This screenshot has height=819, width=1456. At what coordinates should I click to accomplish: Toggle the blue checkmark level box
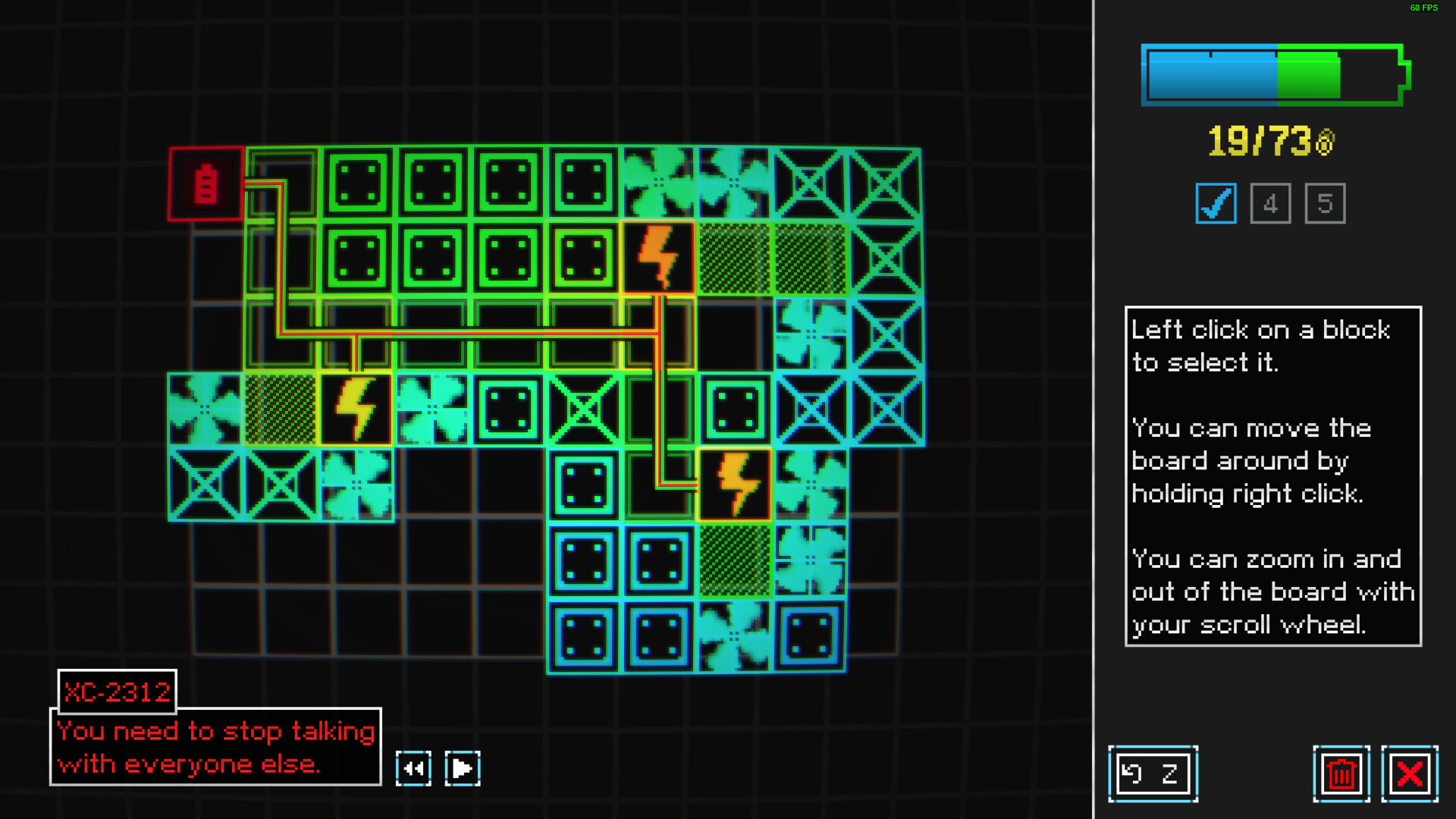click(1216, 203)
